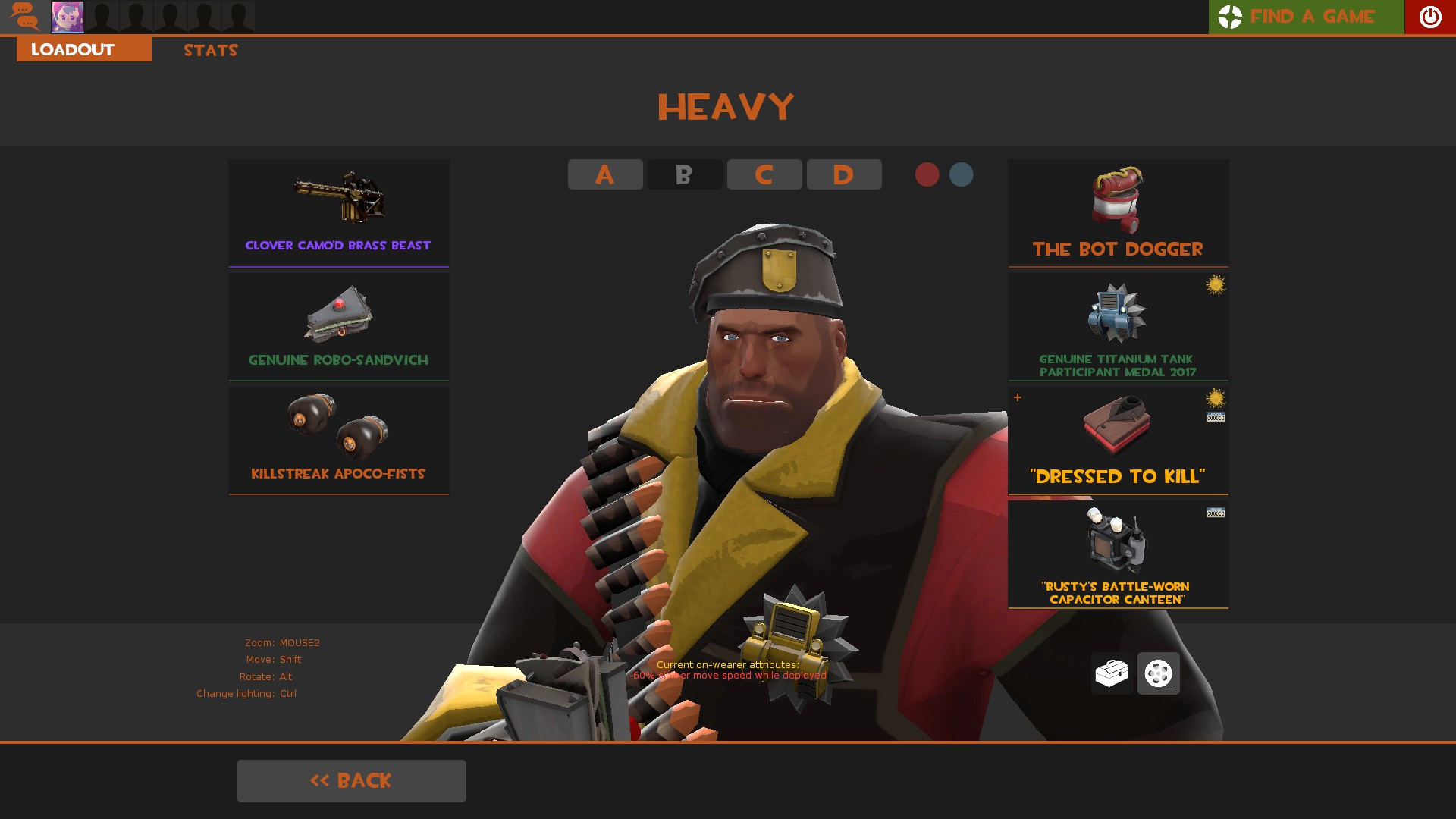Click the unusual effect icon on Titanium Tank medal

point(1216,284)
